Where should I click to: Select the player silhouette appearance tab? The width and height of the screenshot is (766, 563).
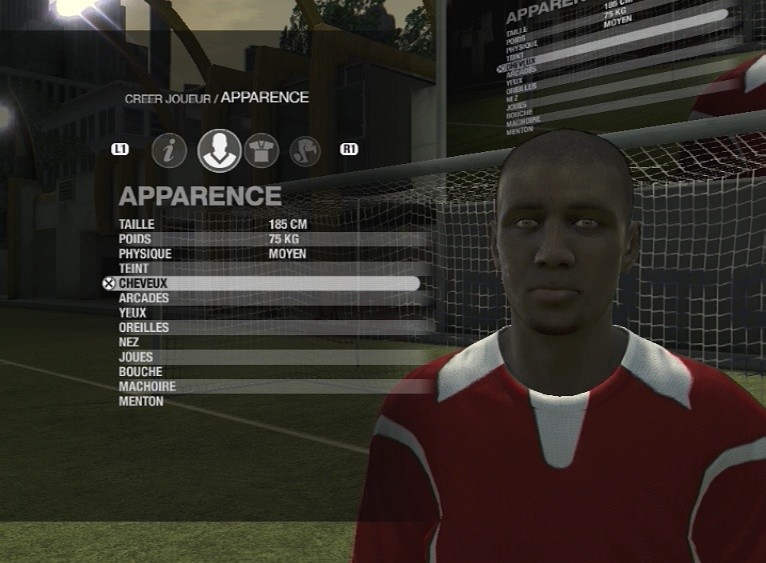(x=219, y=150)
